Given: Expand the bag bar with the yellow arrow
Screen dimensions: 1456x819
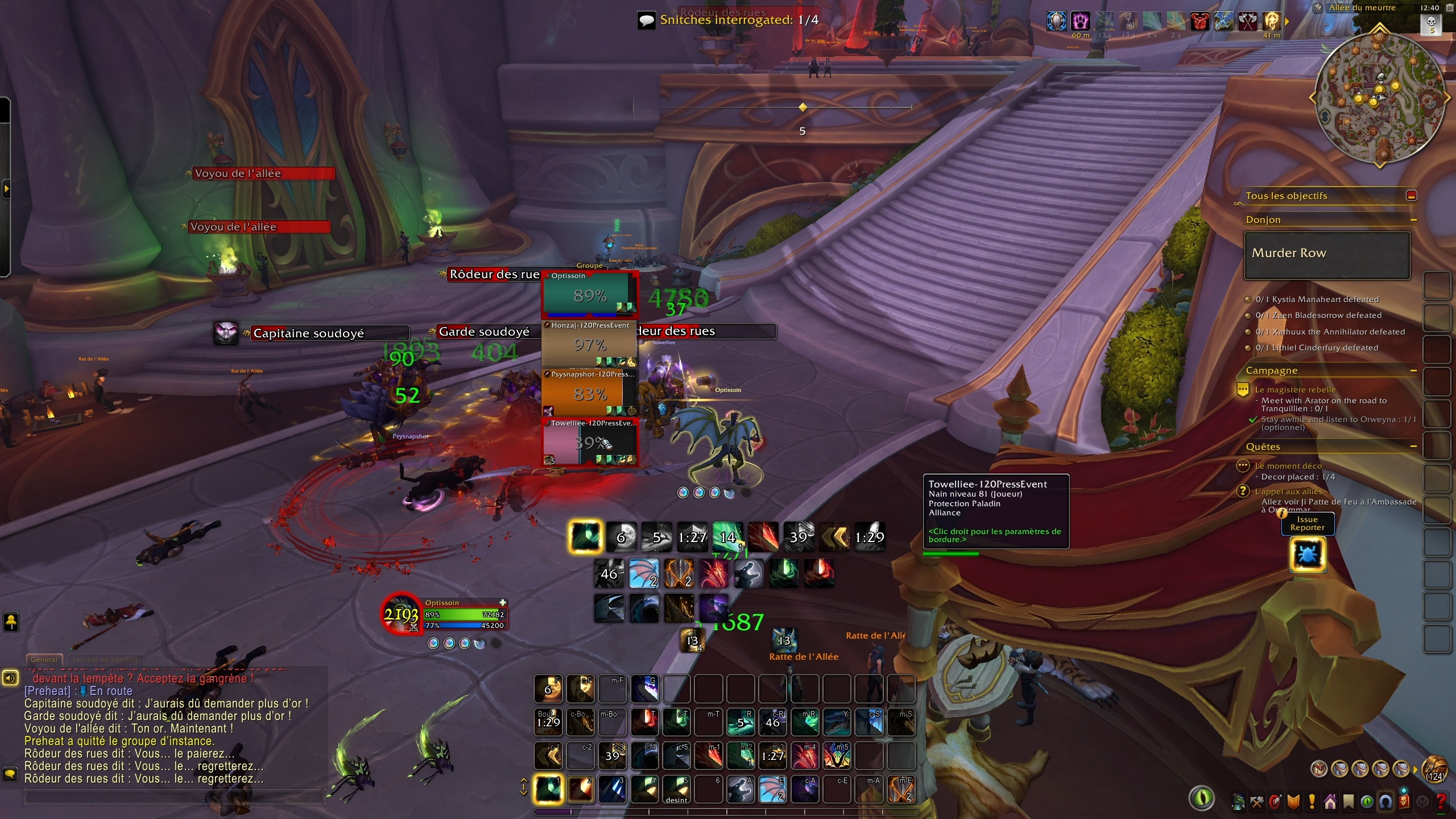Looking at the screenshot, I should point(1415,770).
